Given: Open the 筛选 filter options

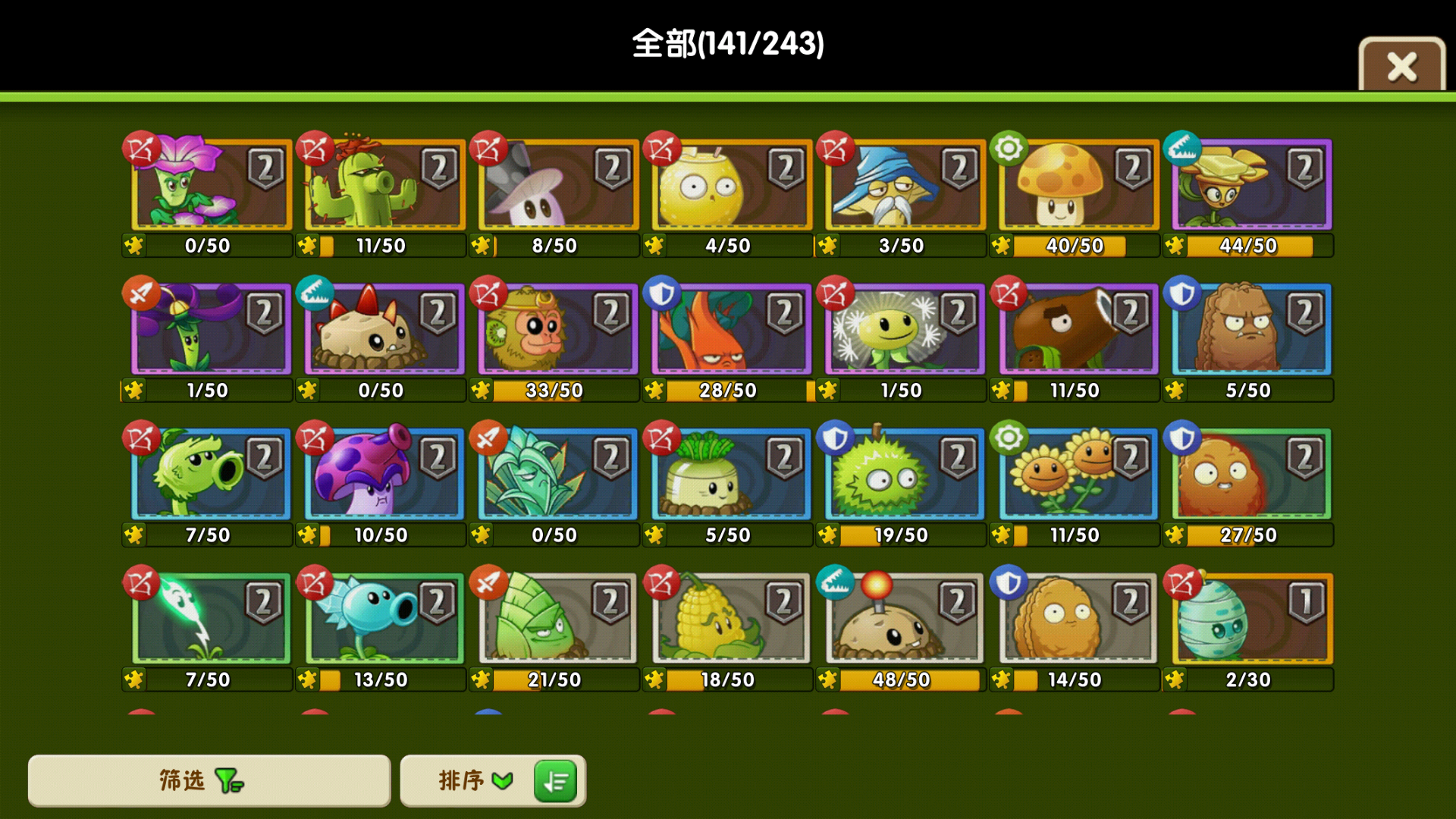Looking at the screenshot, I should [209, 780].
